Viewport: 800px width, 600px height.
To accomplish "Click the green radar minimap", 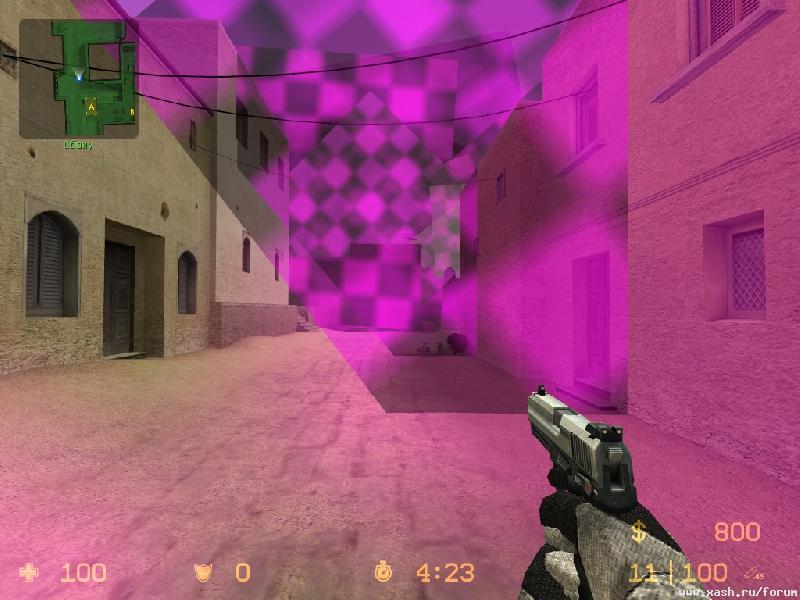I will pyautogui.click(x=78, y=79).
